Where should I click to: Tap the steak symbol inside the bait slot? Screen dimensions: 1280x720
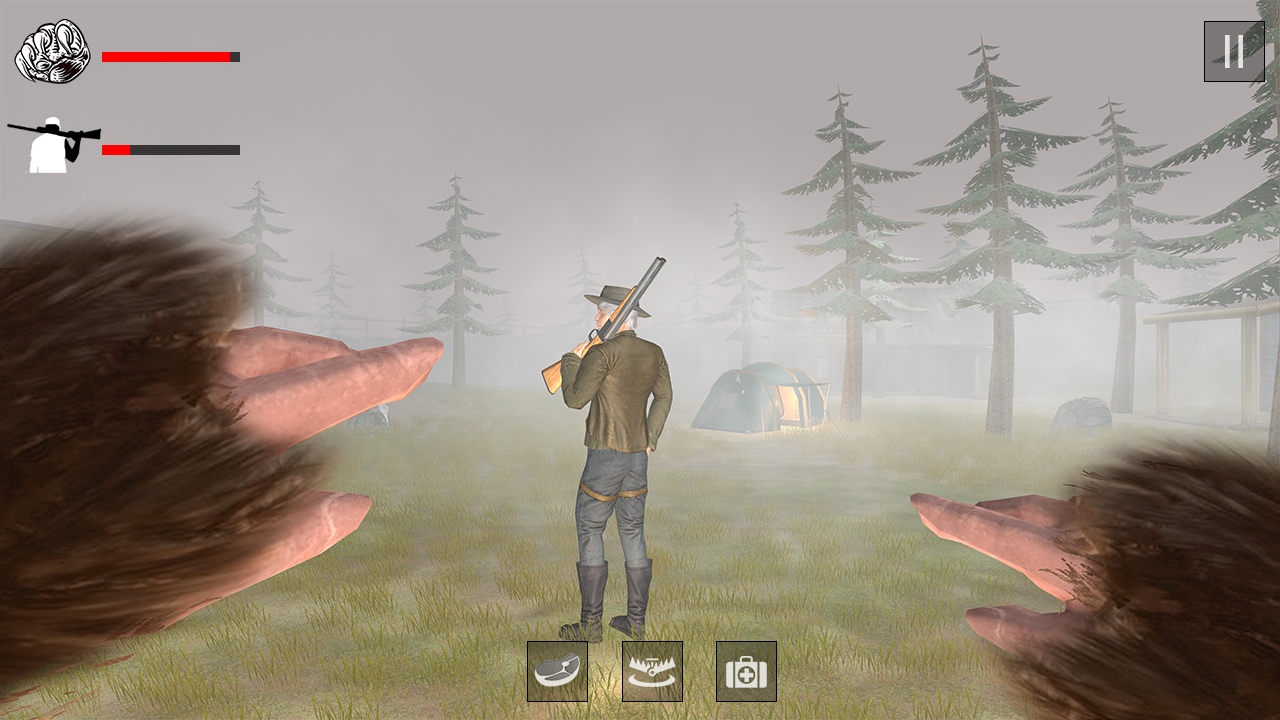point(557,671)
